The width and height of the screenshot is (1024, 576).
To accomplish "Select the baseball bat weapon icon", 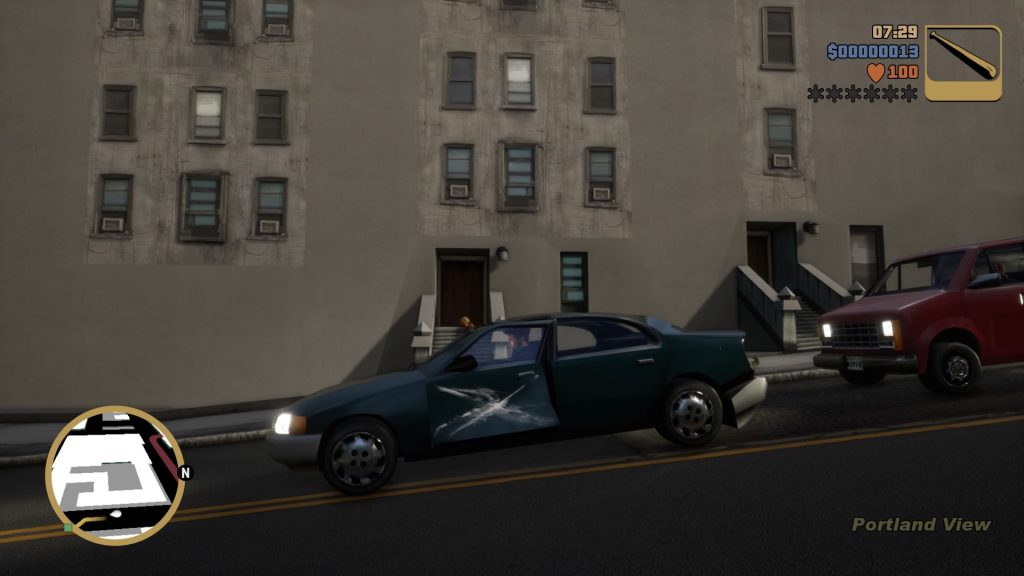I will click(x=962, y=63).
